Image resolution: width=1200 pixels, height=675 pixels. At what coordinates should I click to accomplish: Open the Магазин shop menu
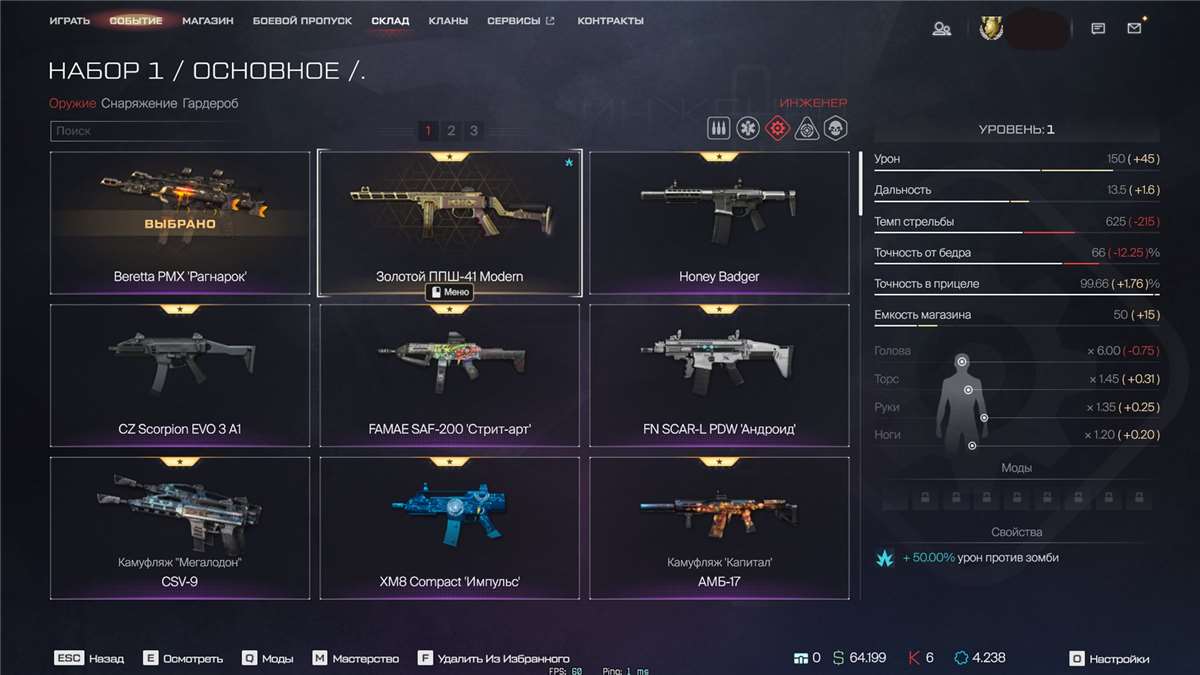click(208, 21)
